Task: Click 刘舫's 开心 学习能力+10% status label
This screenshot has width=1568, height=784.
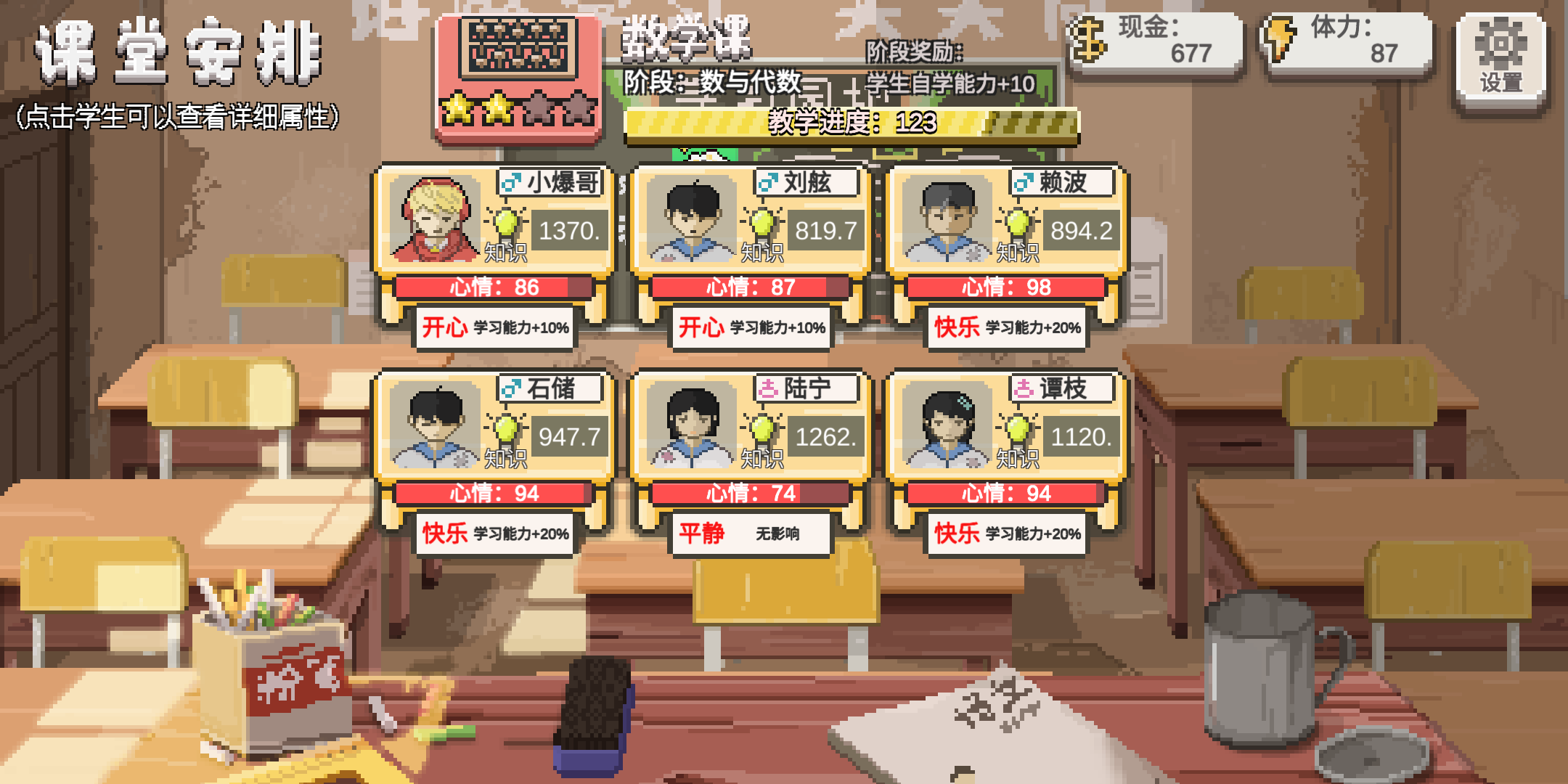Action: (751, 328)
